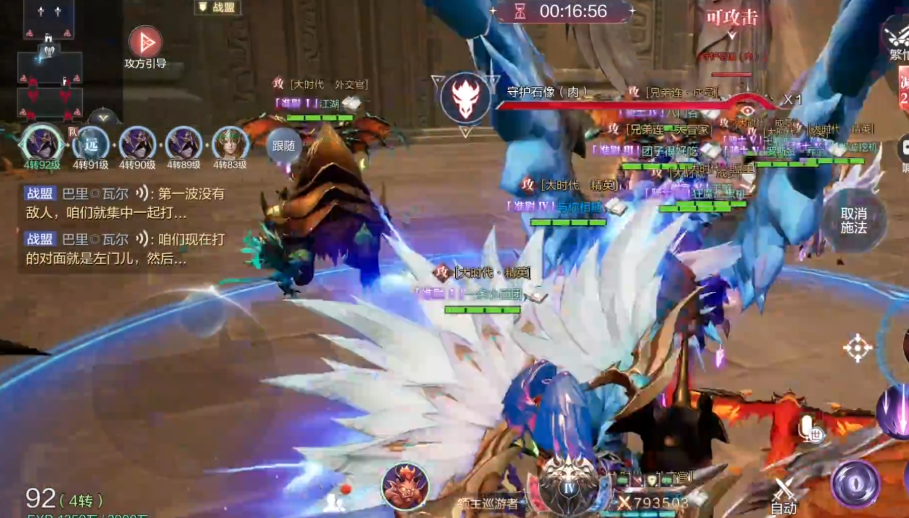Viewport: 909px width, 518px height.
Task: Toggle the voice microphone icon
Action: pos(810,430)
